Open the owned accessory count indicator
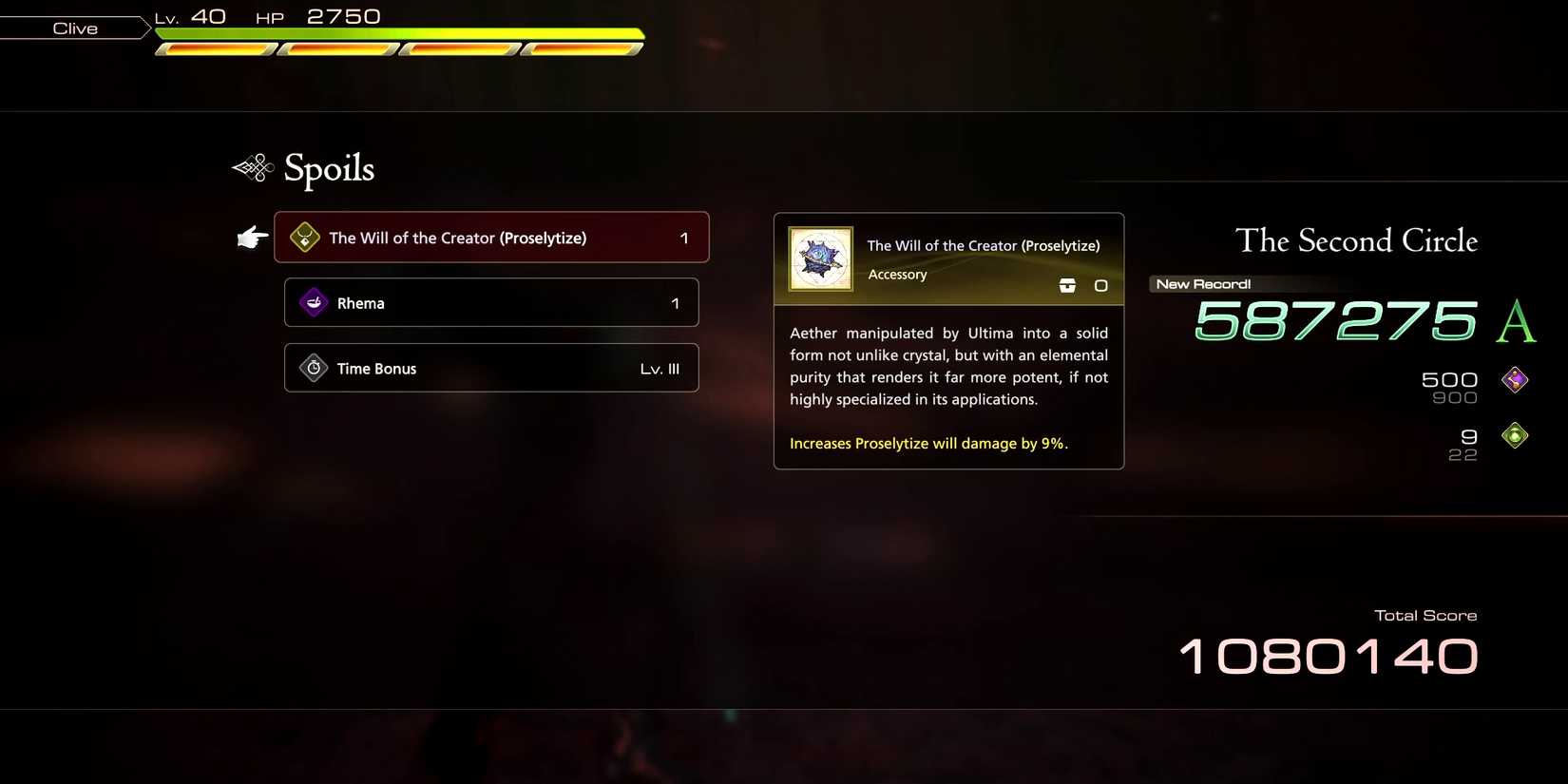Image resolution: width=1568 pixels, height=784 pixels. click(x=1100, y=284)
